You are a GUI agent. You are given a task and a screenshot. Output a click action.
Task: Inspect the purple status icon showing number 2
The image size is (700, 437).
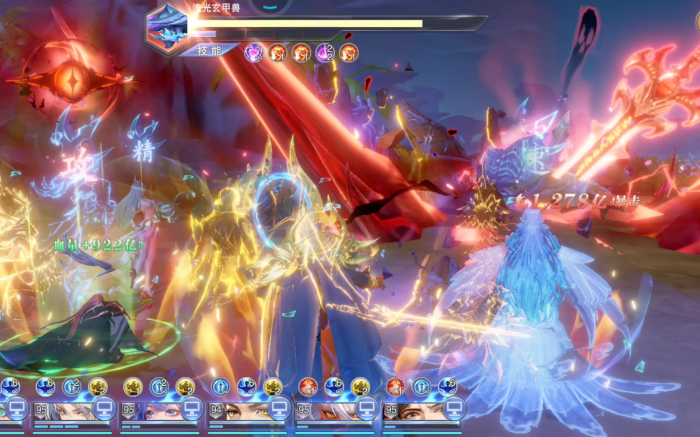pos(325,53)
